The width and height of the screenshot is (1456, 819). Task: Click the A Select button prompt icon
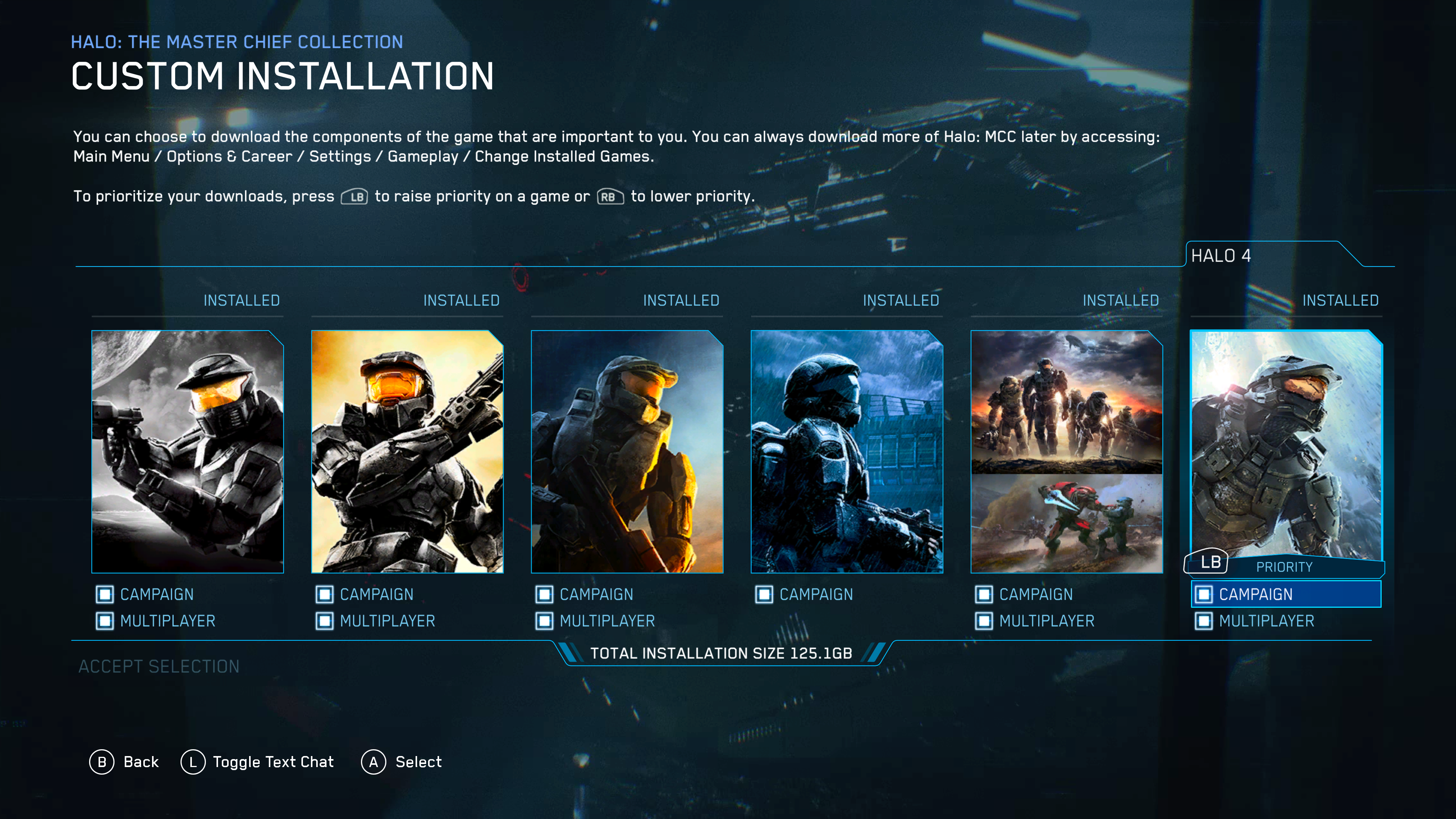click(373, 762)
